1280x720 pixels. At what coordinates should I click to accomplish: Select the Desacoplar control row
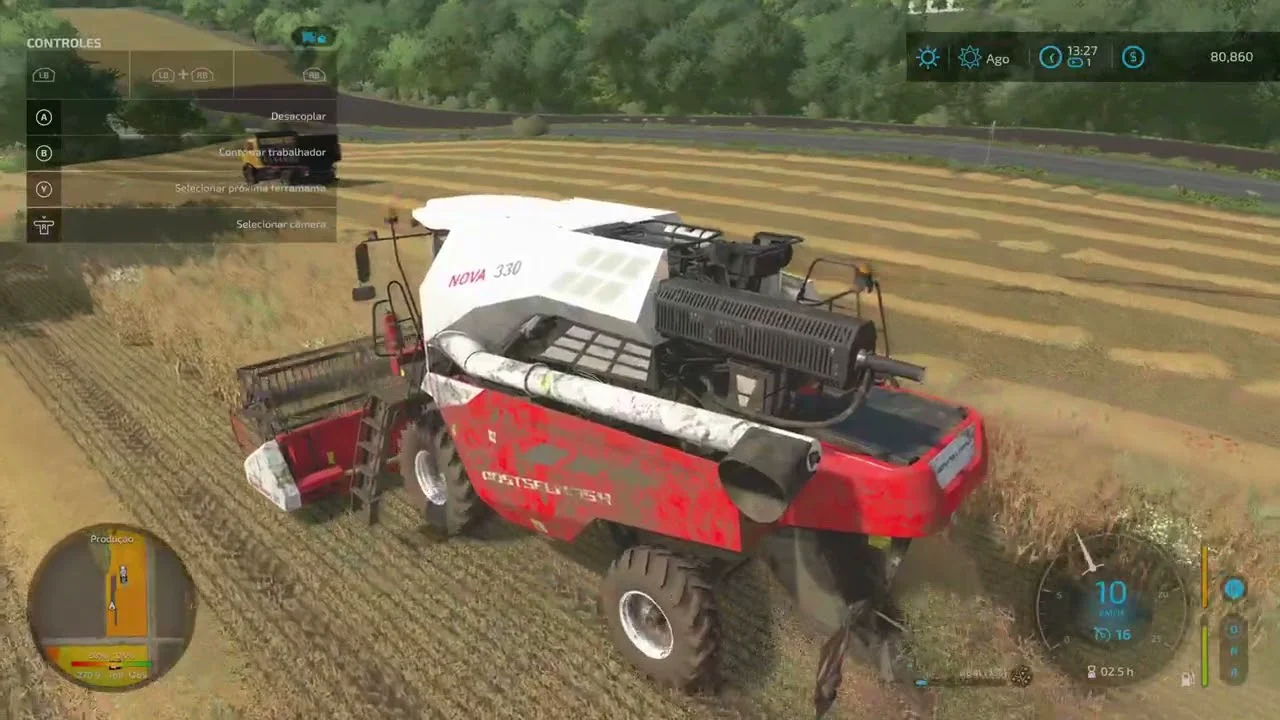coord(180,117)
